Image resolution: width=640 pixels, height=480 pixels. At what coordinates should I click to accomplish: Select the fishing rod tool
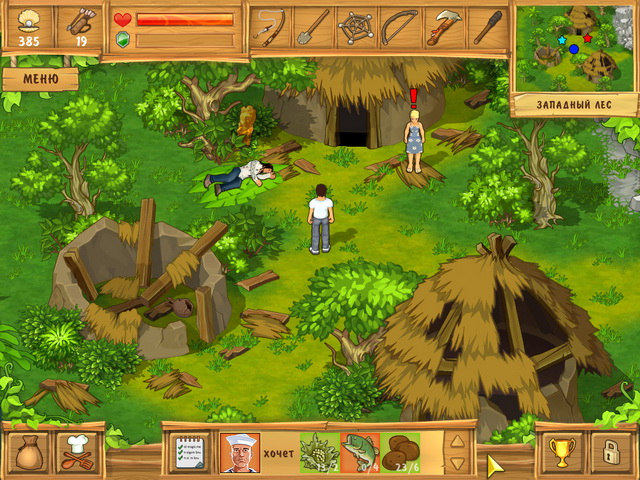pos(269,26)
